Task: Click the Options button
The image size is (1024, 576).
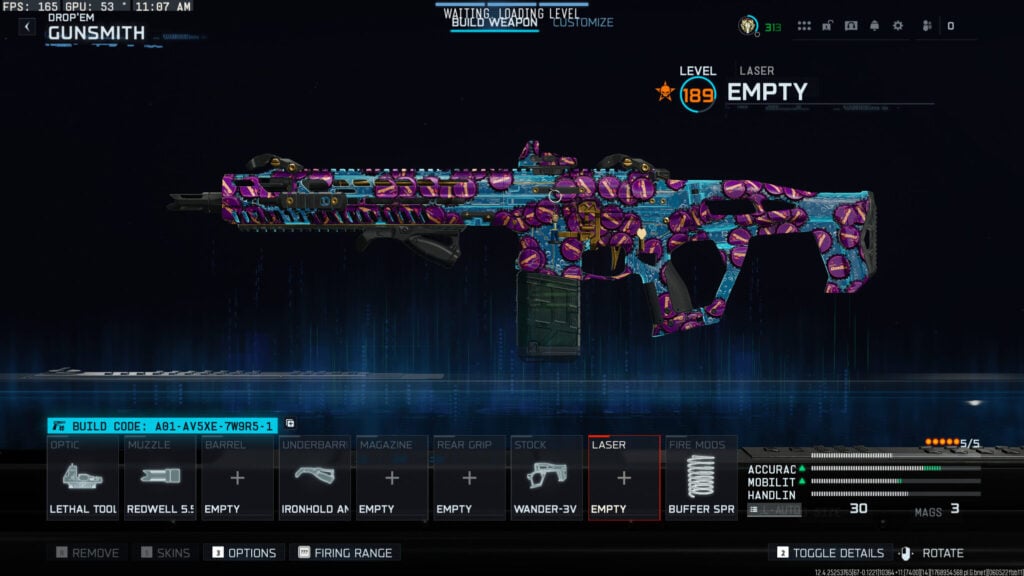Action: click(x=243, y=552)
